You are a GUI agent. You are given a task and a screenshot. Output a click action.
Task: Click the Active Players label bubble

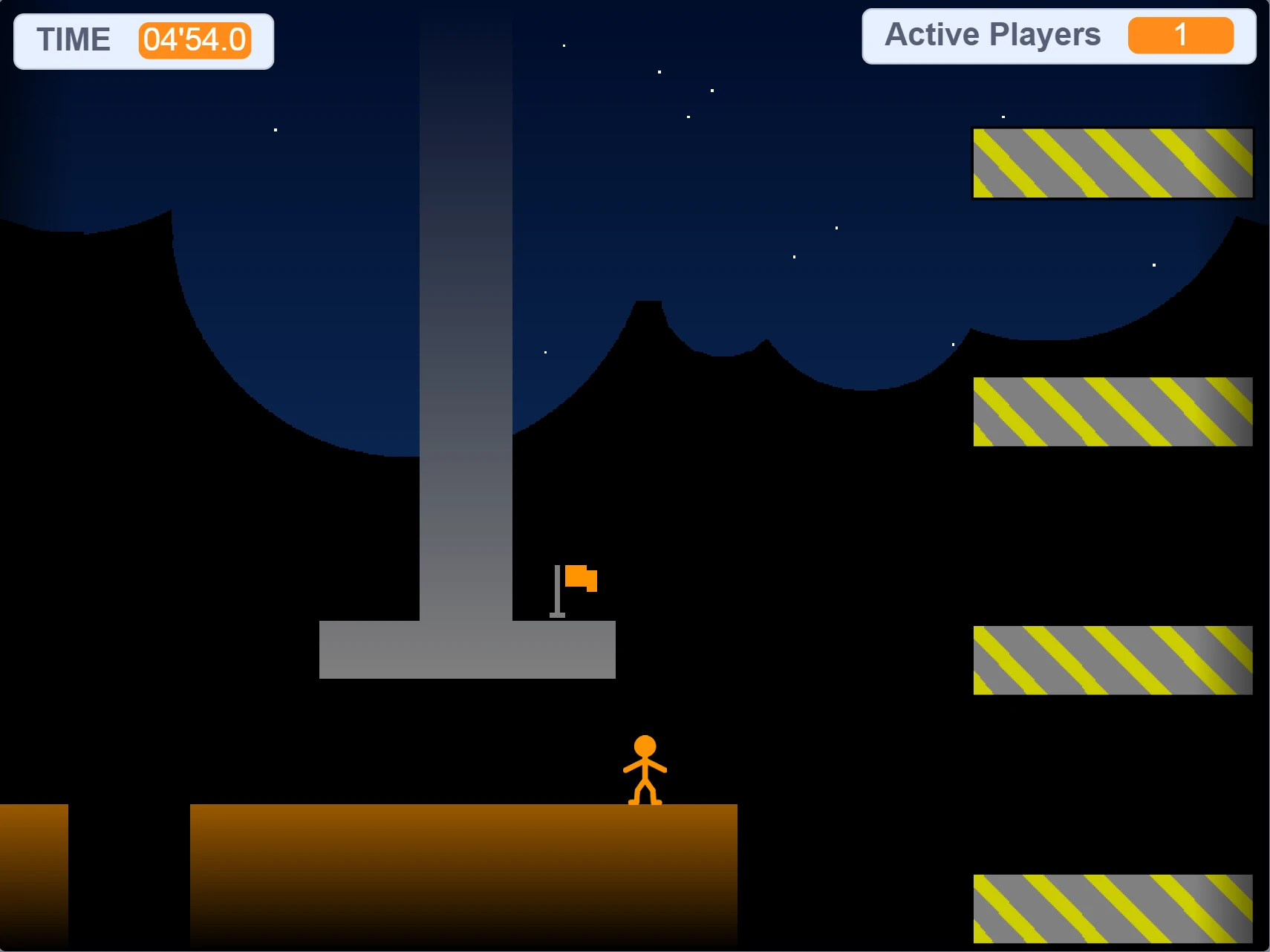pos(991,34)
